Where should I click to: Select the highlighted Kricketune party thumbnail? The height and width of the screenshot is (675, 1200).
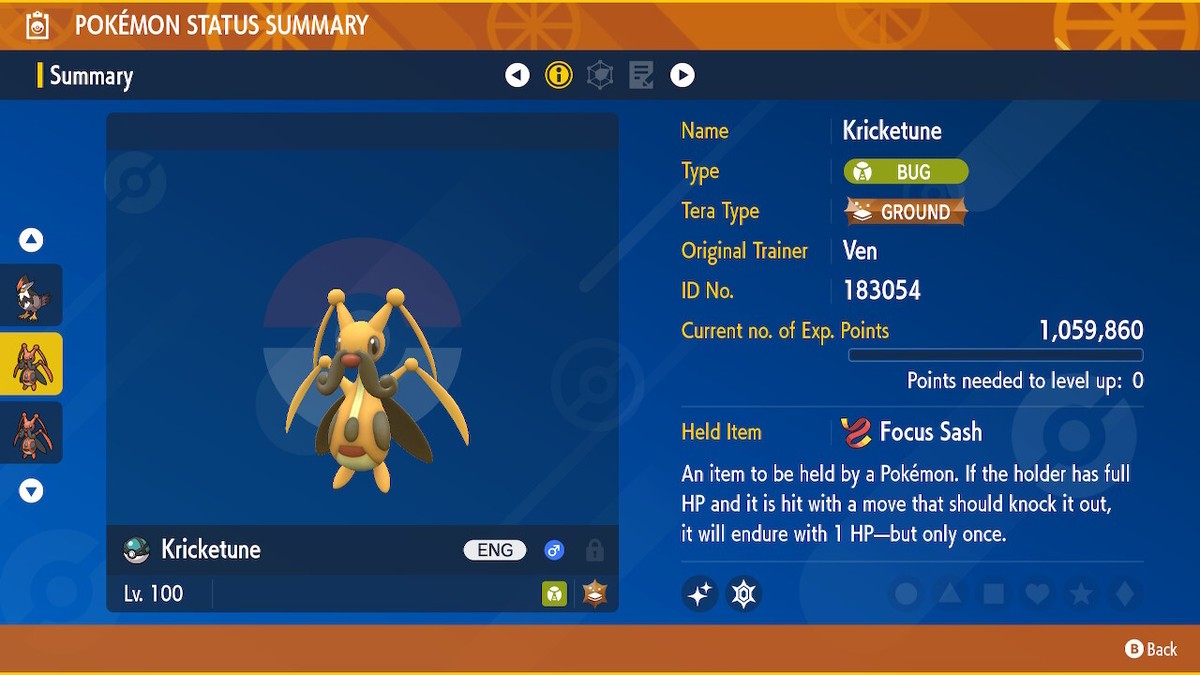click(31, 364)
